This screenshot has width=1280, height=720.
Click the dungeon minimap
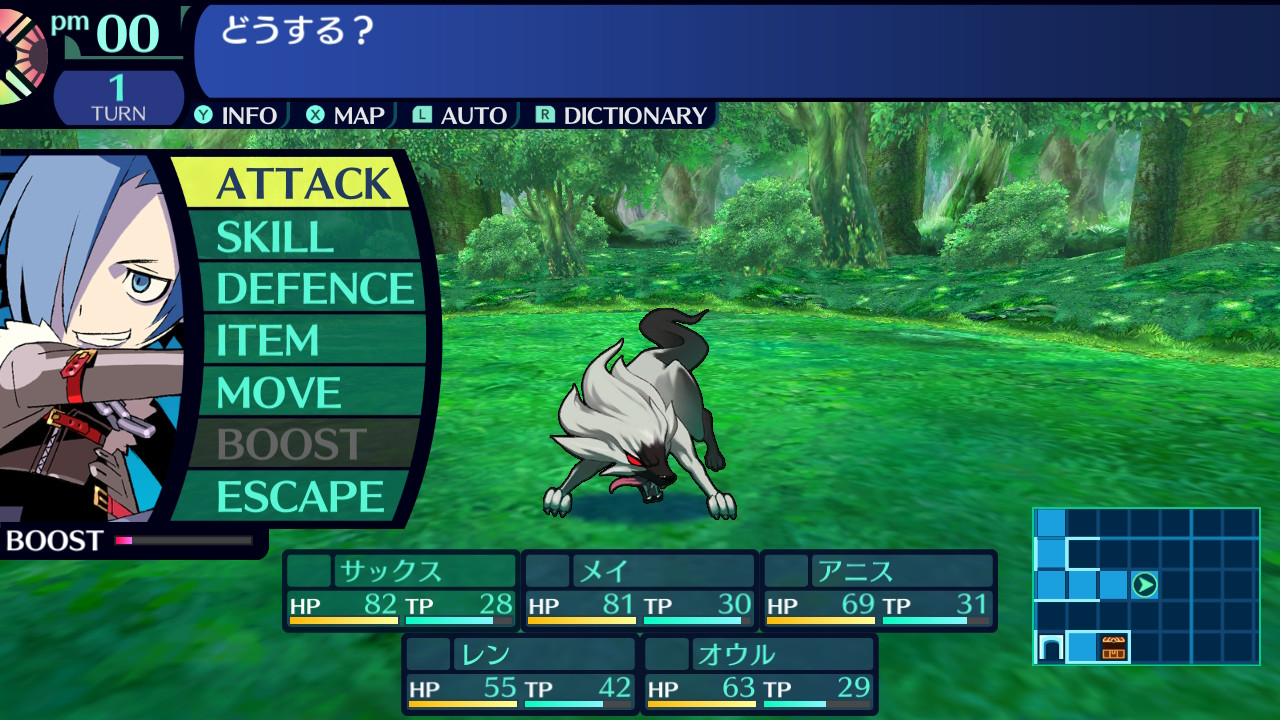1146,586
